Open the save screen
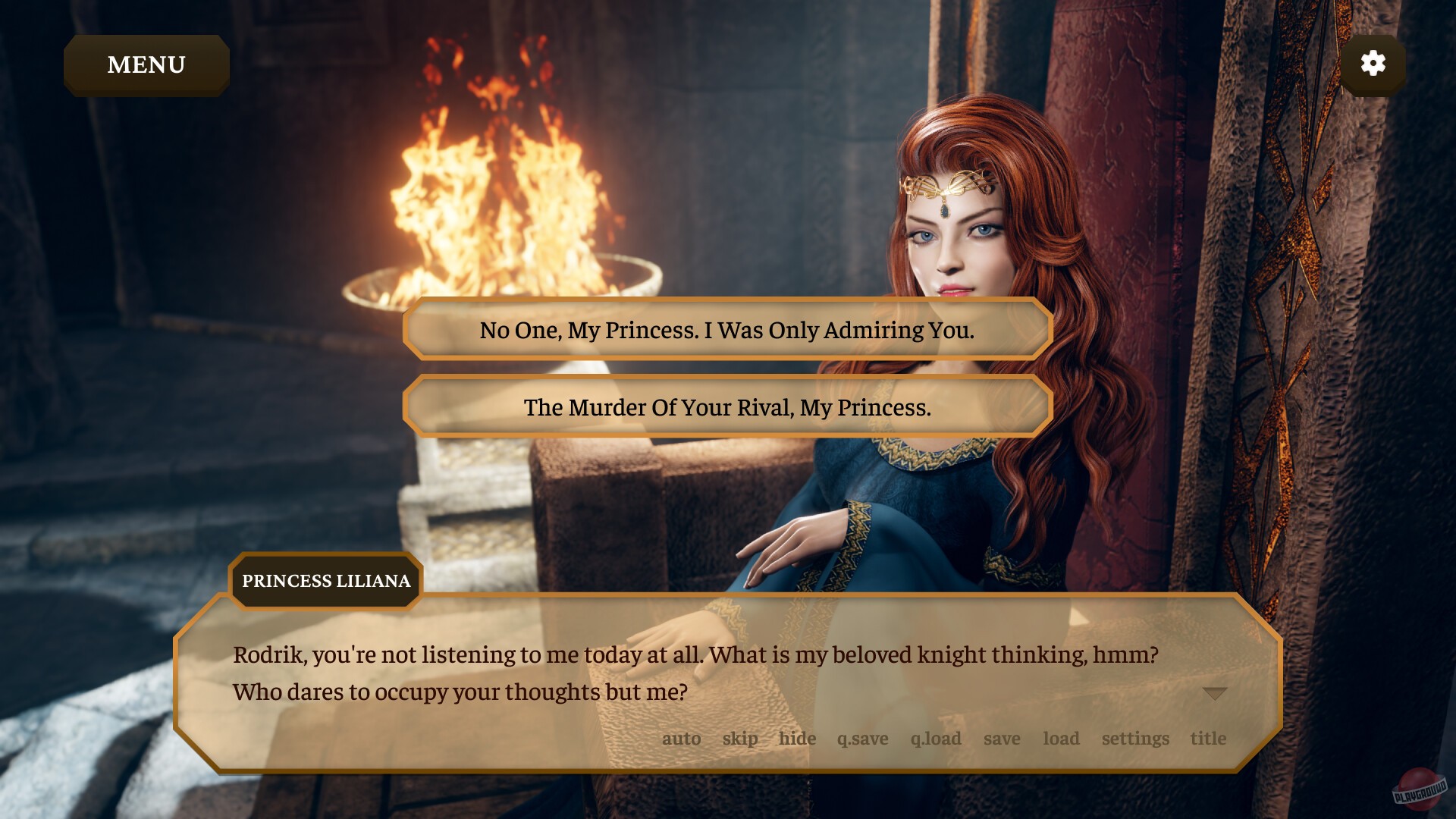This screenshot has height=819, width=1456. (1001, 738)
